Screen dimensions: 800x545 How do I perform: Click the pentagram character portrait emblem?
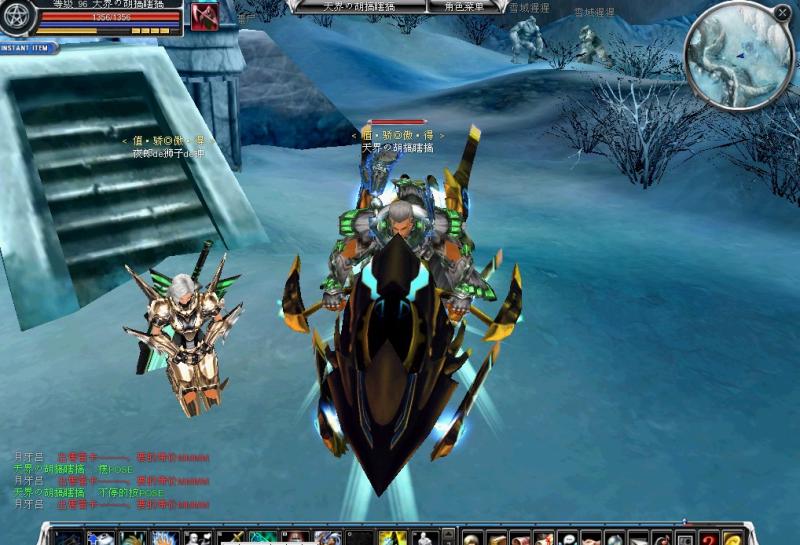coord(17,17)
